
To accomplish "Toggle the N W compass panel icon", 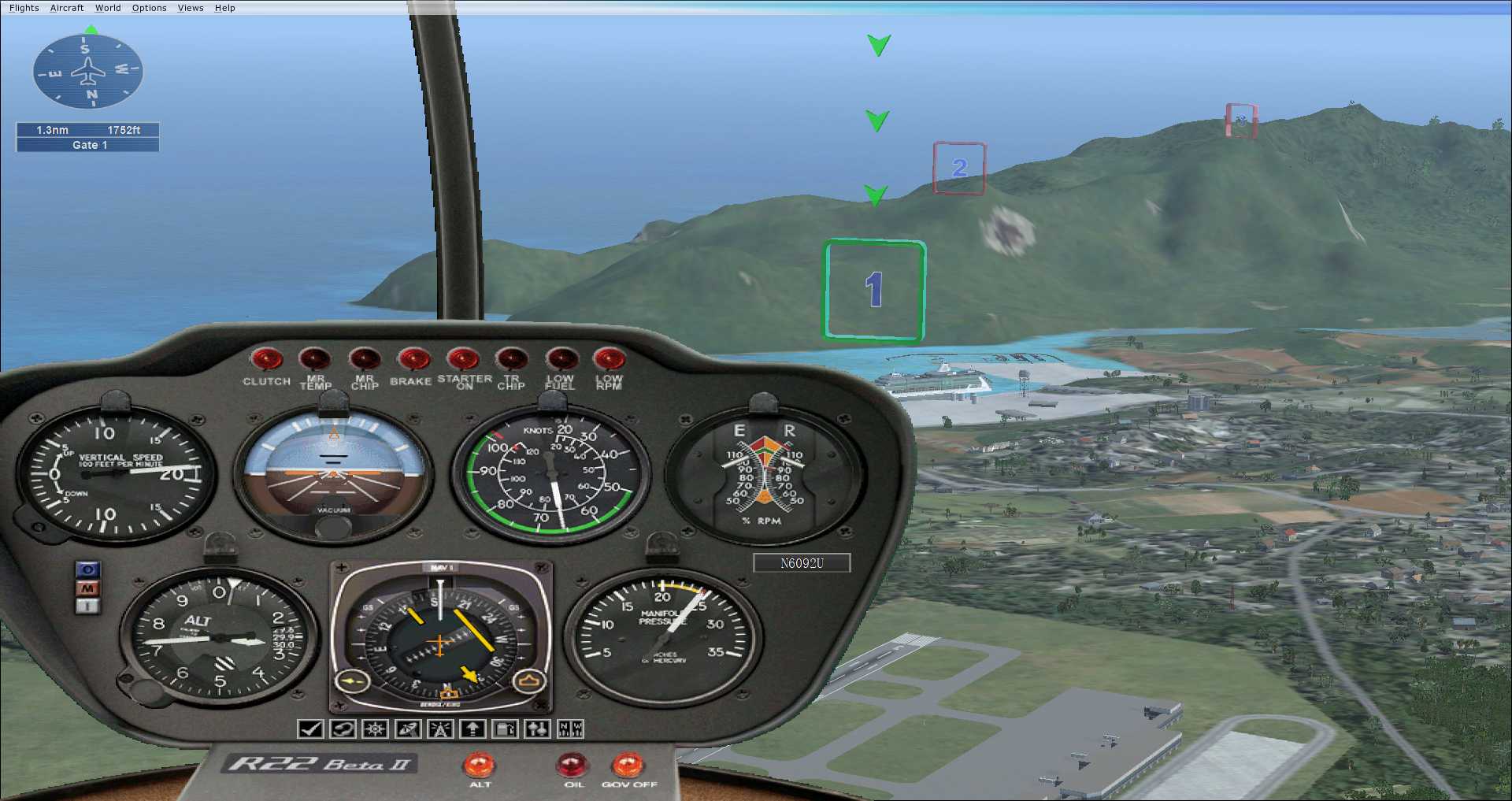I will [x=570, y=729].
